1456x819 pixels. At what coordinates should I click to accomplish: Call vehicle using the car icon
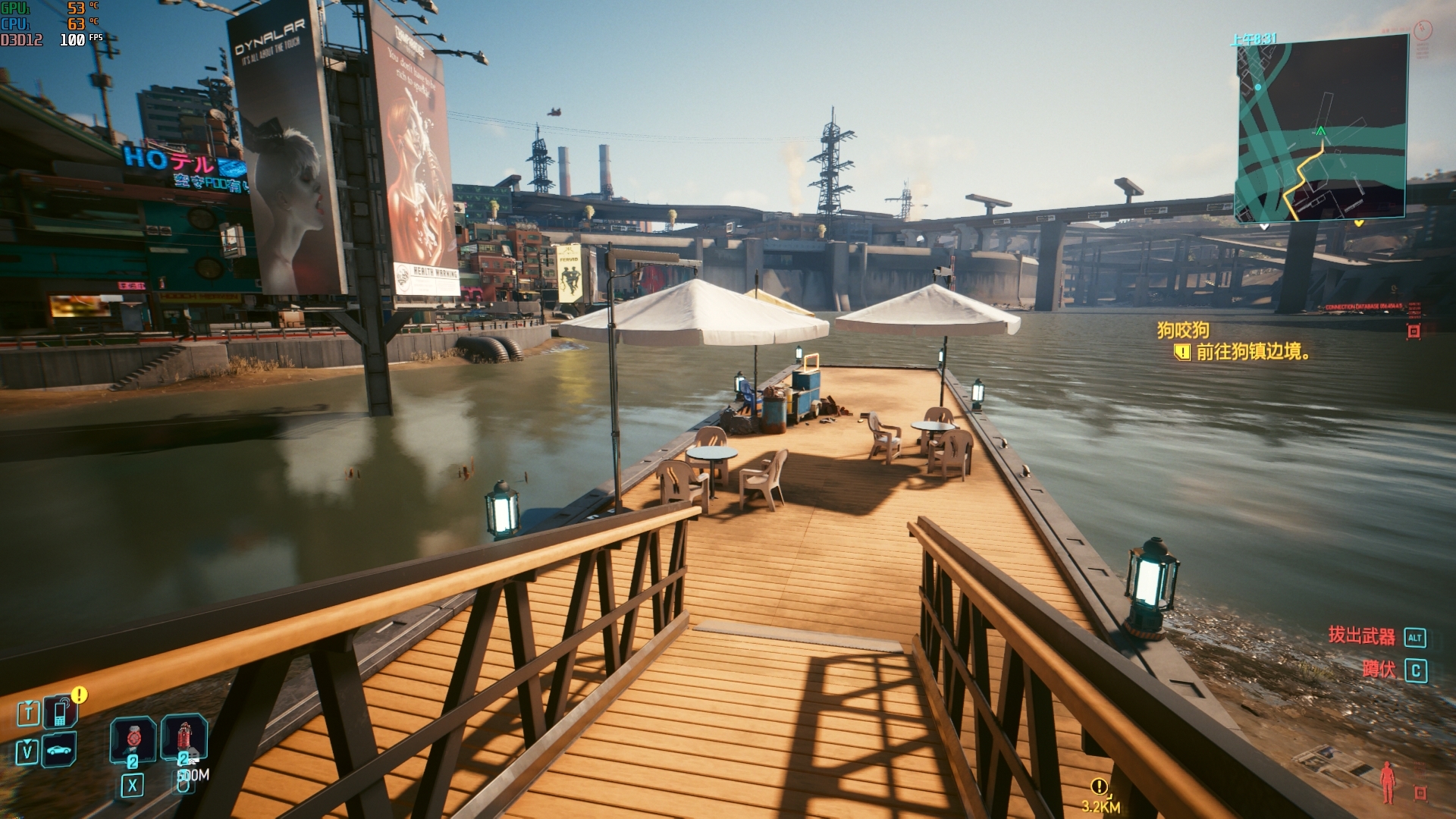point(60,751)
